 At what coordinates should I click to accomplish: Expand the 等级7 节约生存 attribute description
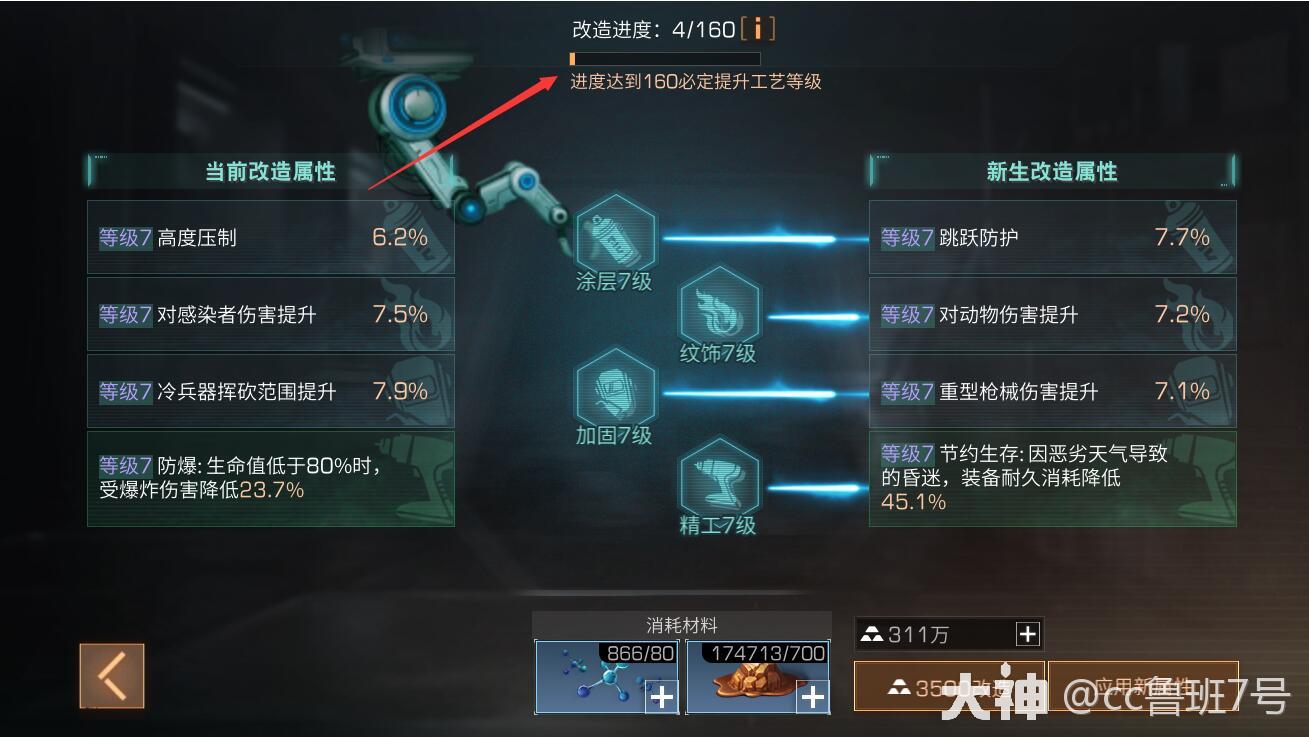(x=1052, y=478)
